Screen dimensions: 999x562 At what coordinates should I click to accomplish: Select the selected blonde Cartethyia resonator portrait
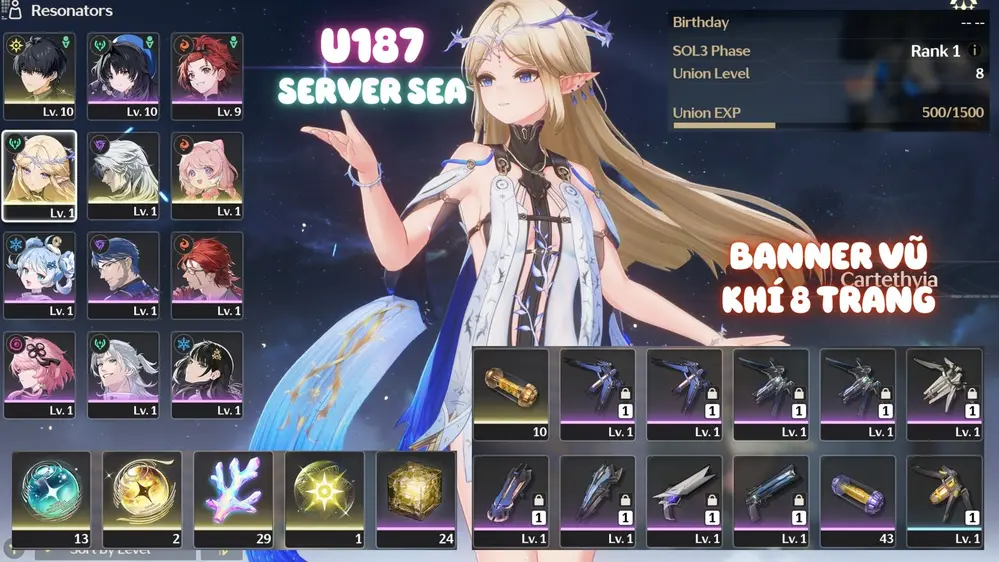[39, 175]
